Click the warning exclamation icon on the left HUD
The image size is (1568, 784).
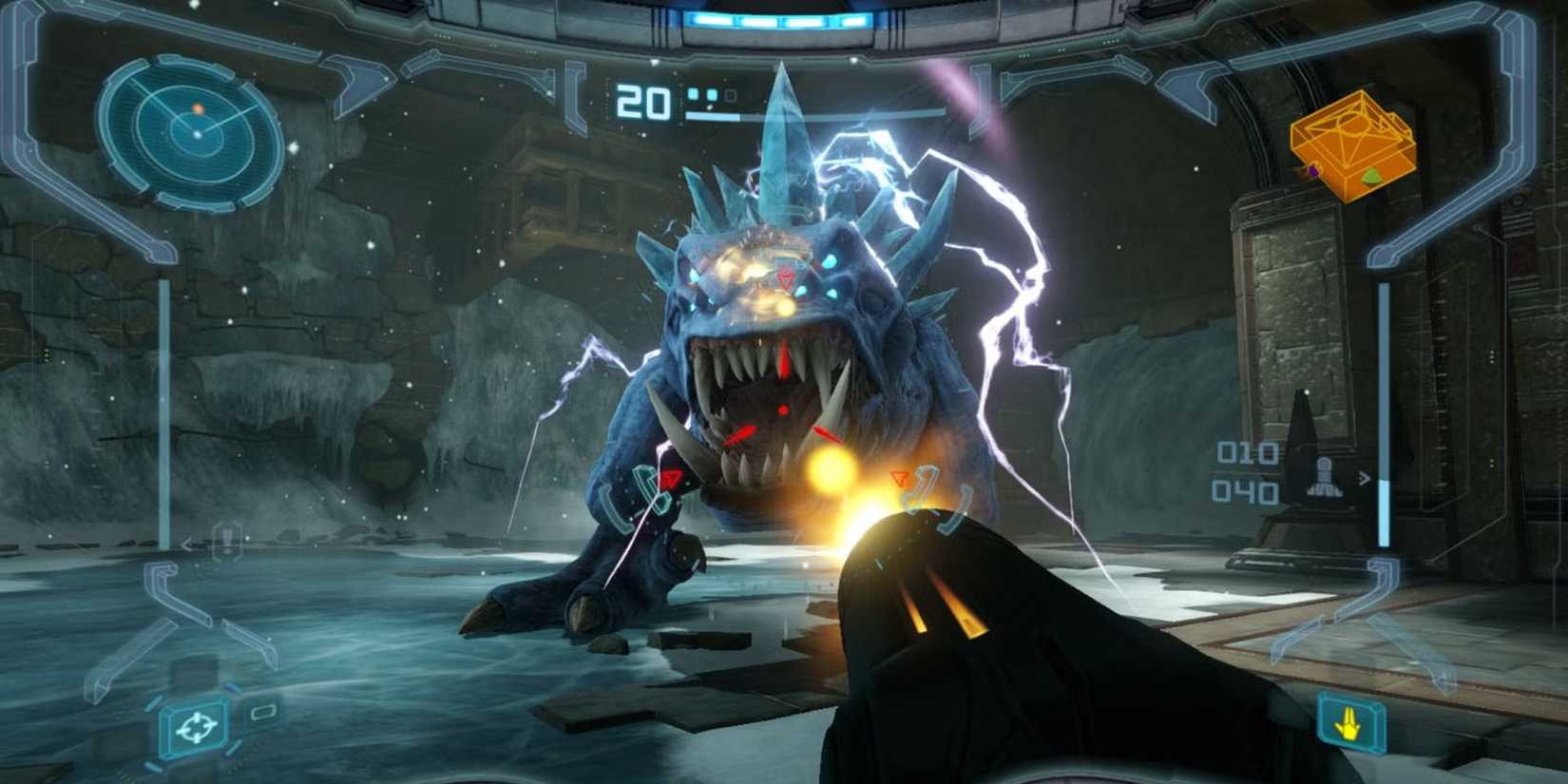tap(226, 542)
